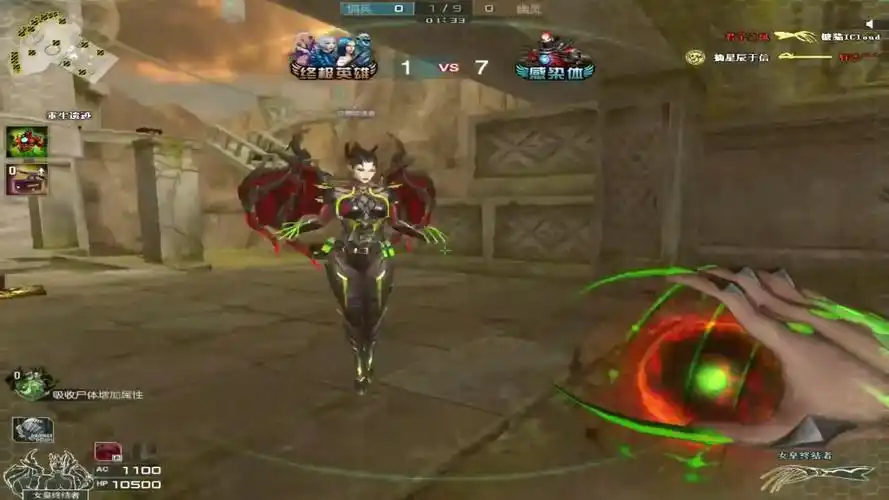The image size is (889, 500).
Task: Click the kill feed entry with skull badge
Action: point(770,58)
